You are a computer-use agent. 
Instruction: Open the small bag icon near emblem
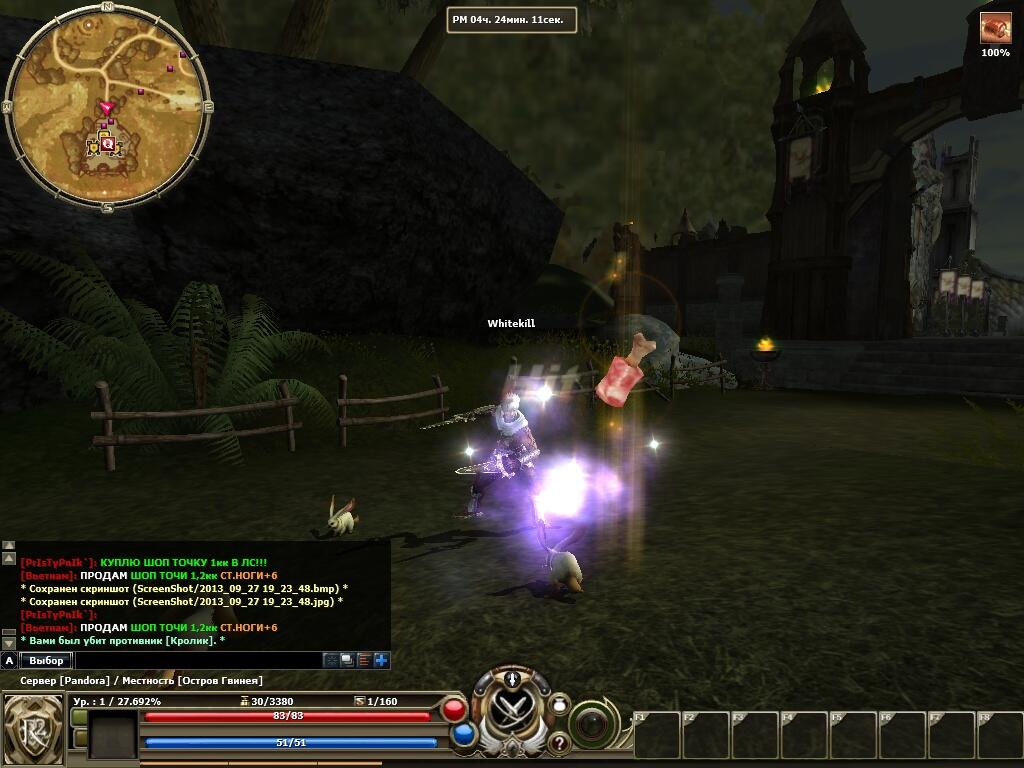pos(560,703)
